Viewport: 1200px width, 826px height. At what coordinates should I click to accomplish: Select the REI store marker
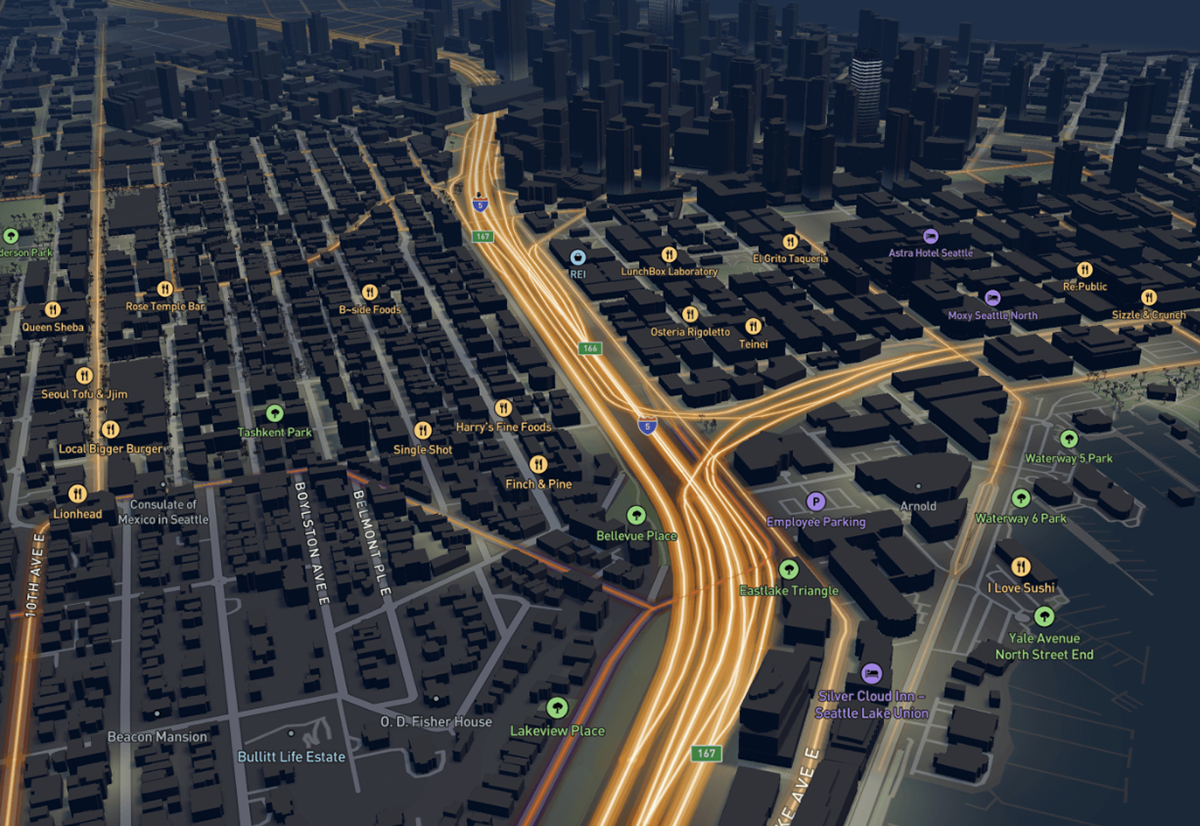[x=578, y=255]
